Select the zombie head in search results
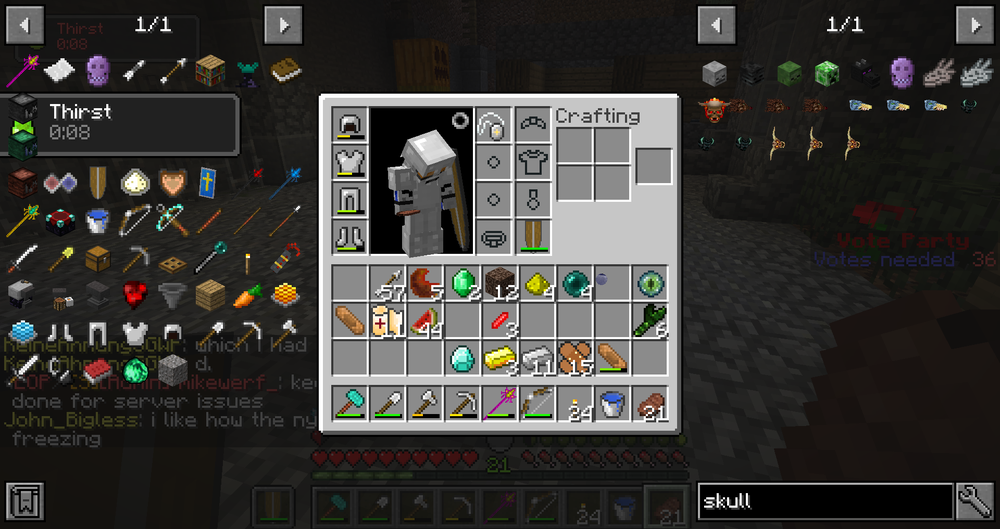The width and height of the screenshot is (1000, 529). [789, 72]
